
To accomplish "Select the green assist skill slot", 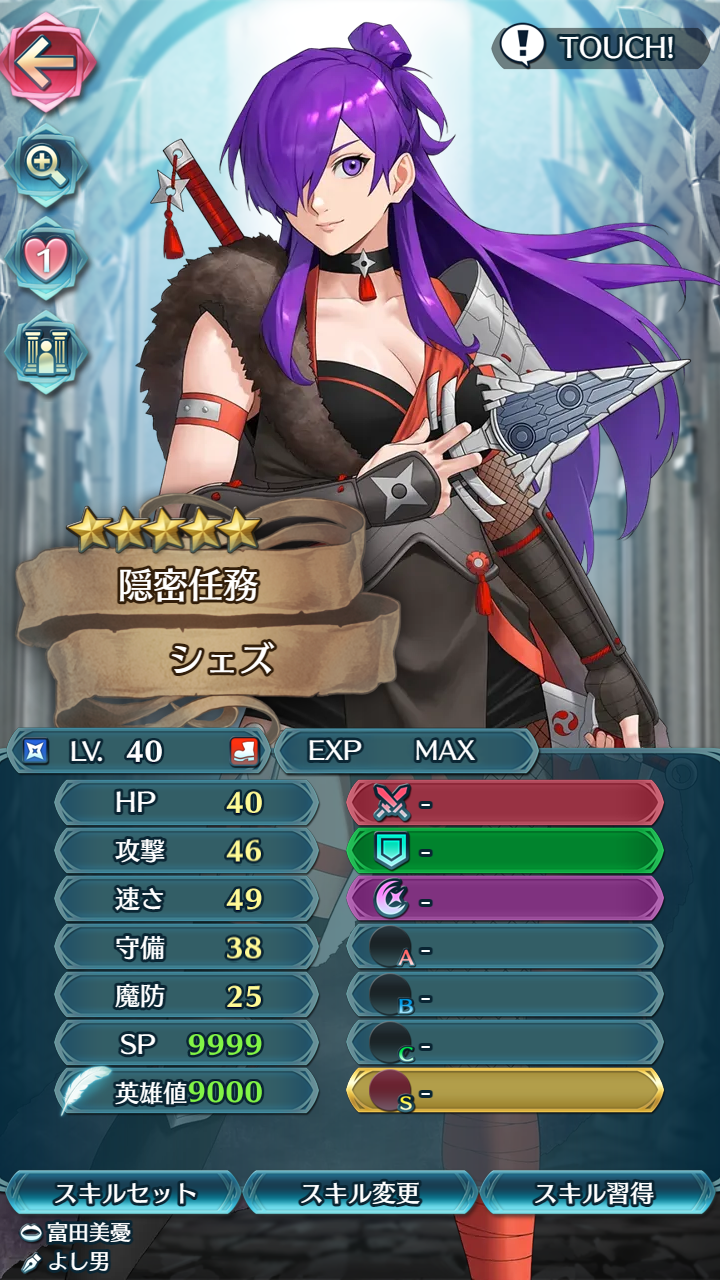I will [x=505, y=851].
